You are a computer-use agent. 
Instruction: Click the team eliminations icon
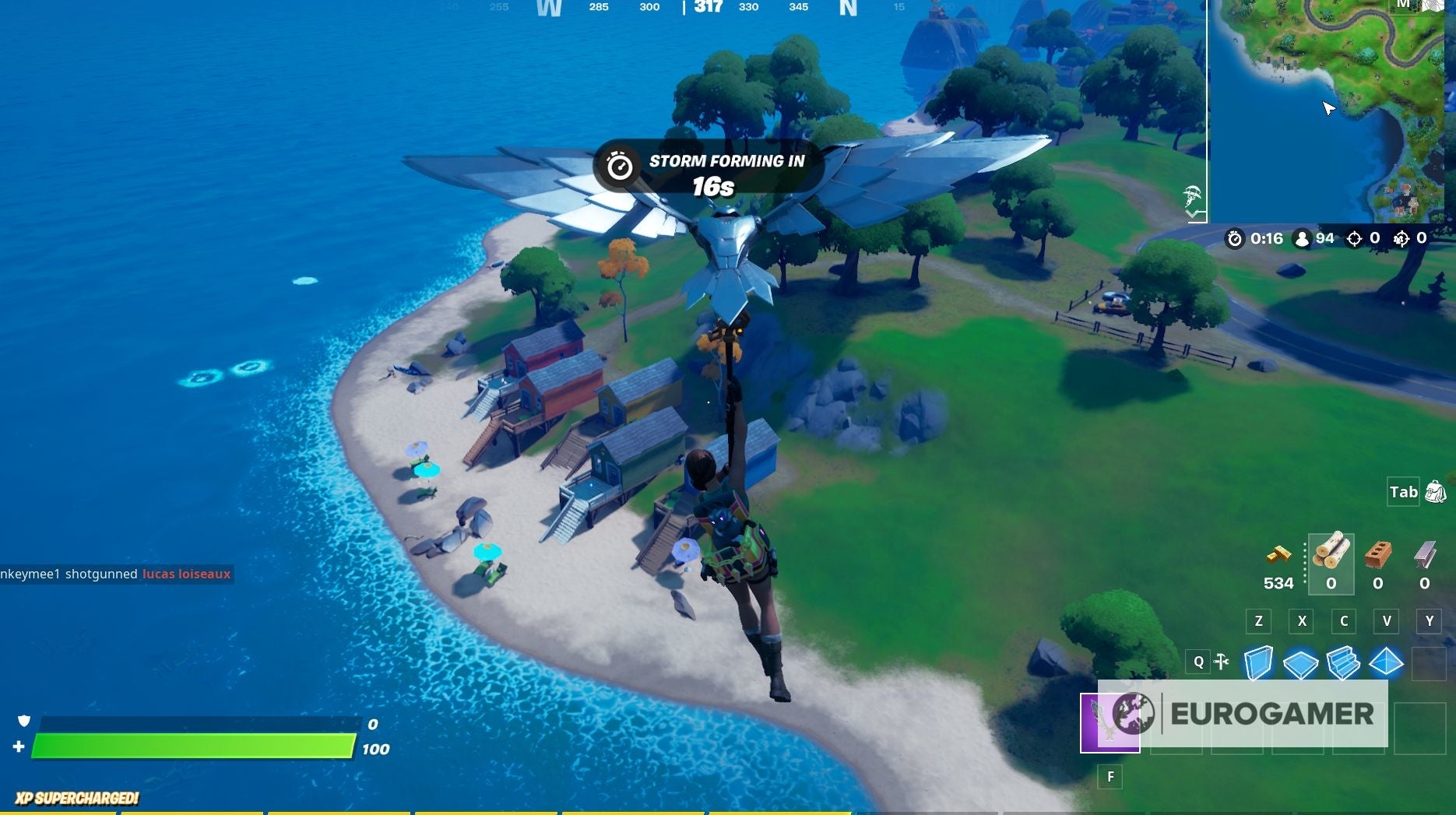[1401, 239]
